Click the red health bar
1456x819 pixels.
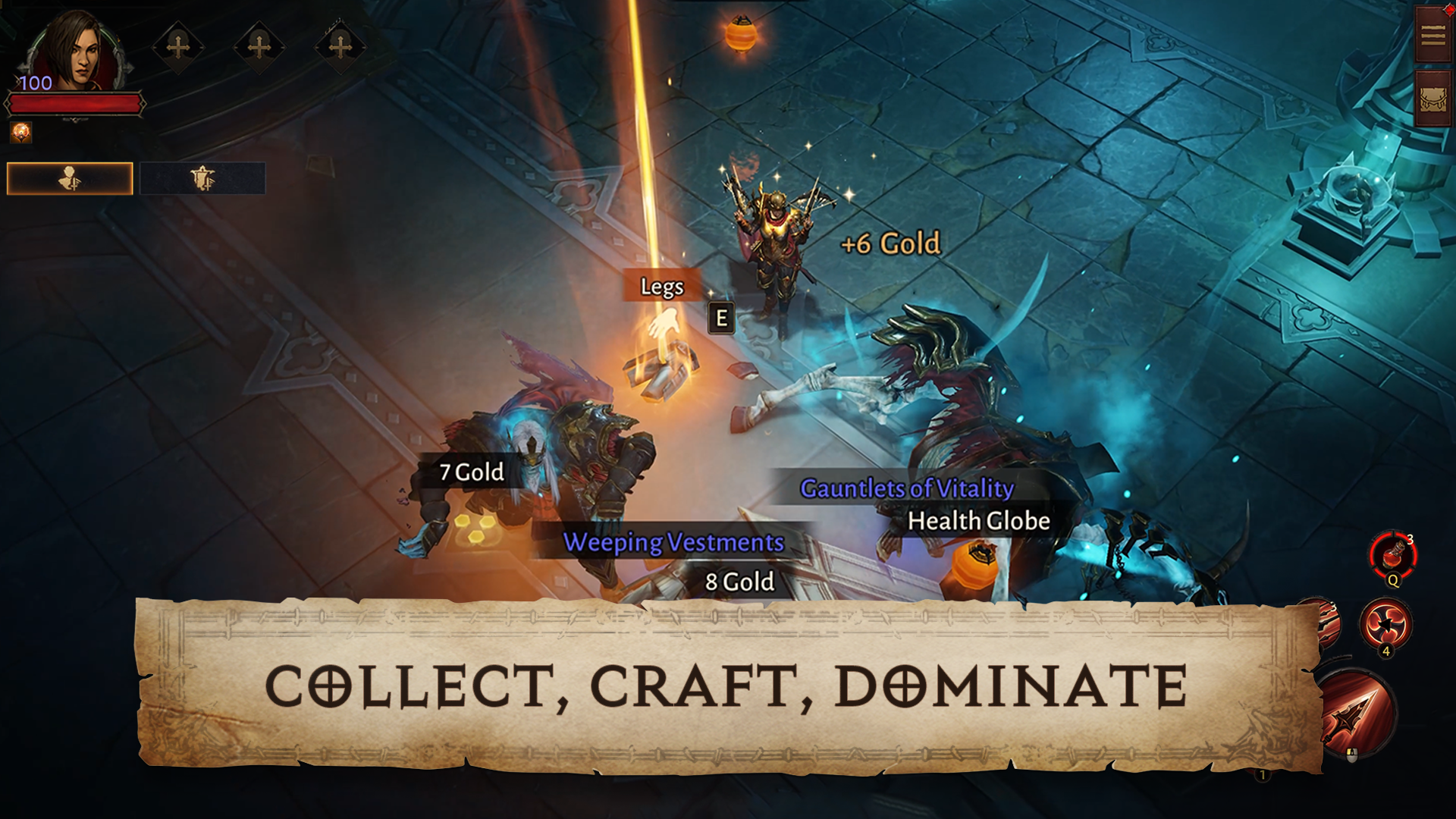pos(76,102)
